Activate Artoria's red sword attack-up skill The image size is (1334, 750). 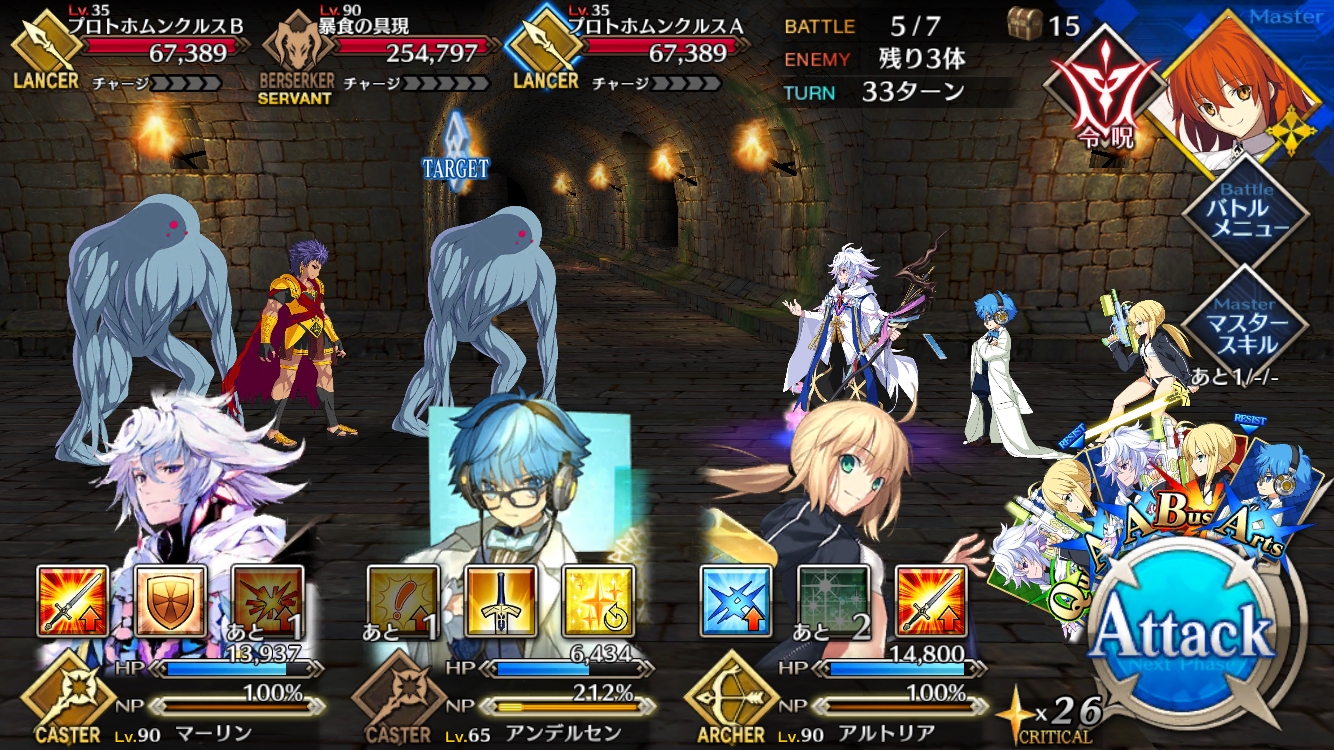931,601
